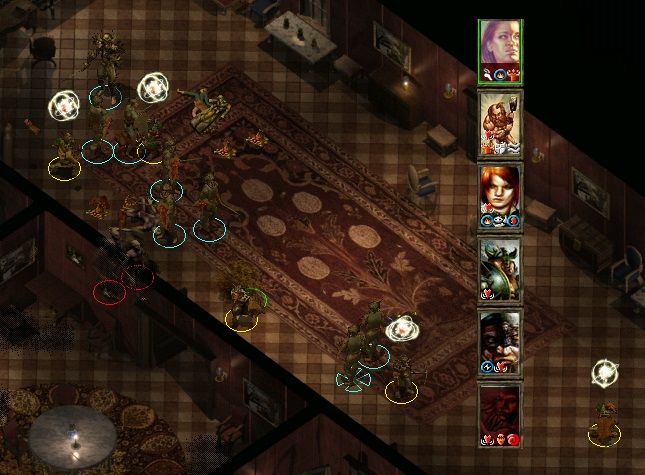645x475 pixels.
Task: Select the purple-haired woman portrait
Action: click(x=499, y=48)
